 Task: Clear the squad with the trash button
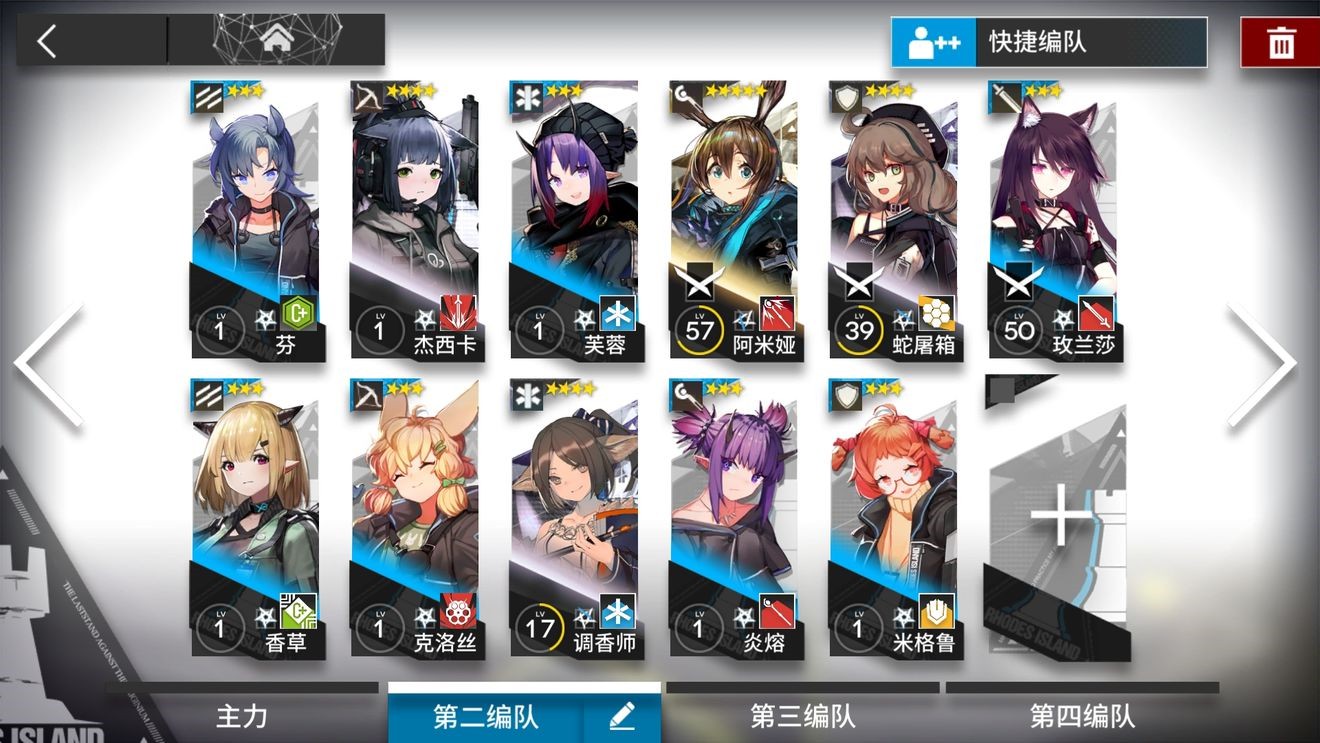(1280, 43)
